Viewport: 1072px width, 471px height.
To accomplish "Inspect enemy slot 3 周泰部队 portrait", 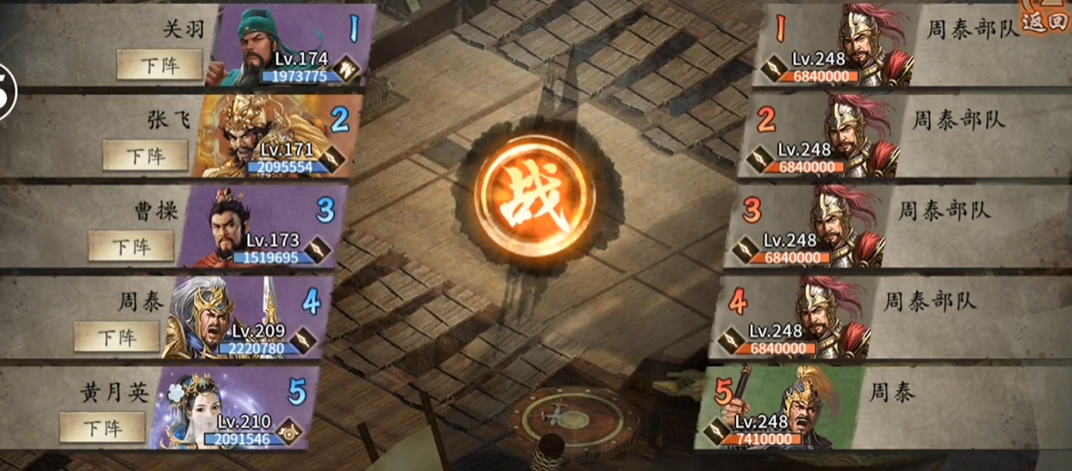I will point(843,225).
